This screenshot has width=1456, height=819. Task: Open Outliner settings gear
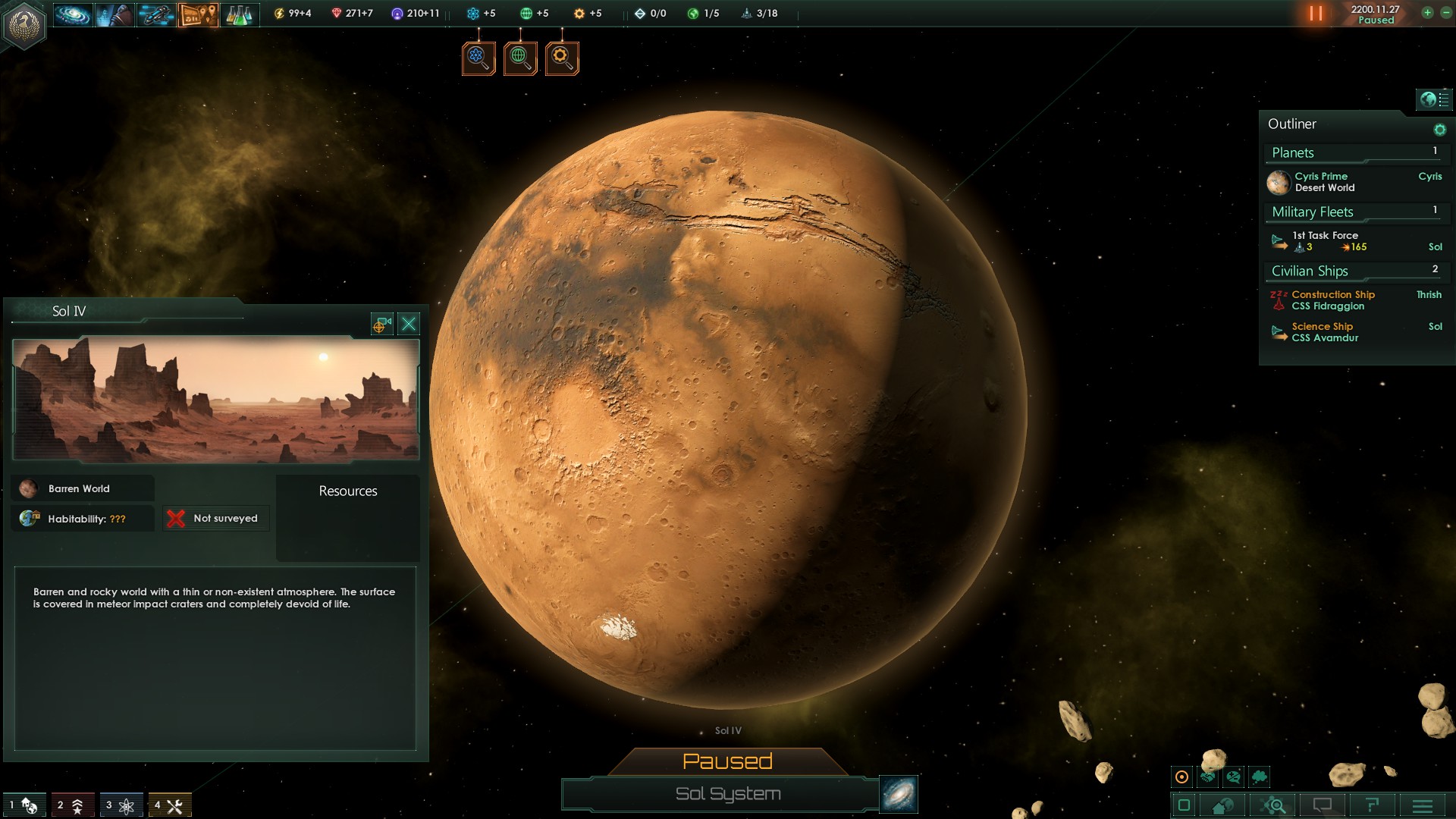pos(1439,130)
